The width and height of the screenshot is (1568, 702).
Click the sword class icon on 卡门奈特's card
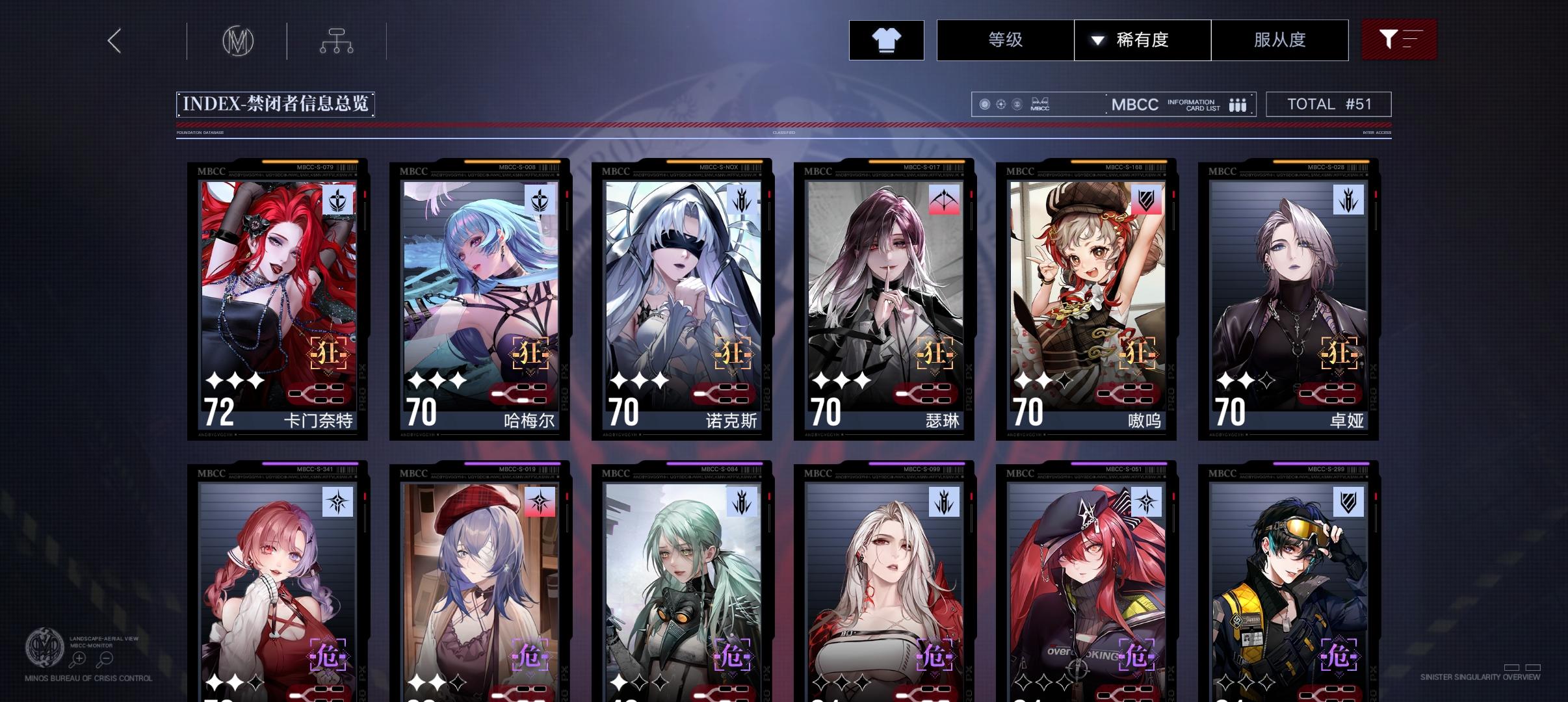337,200
